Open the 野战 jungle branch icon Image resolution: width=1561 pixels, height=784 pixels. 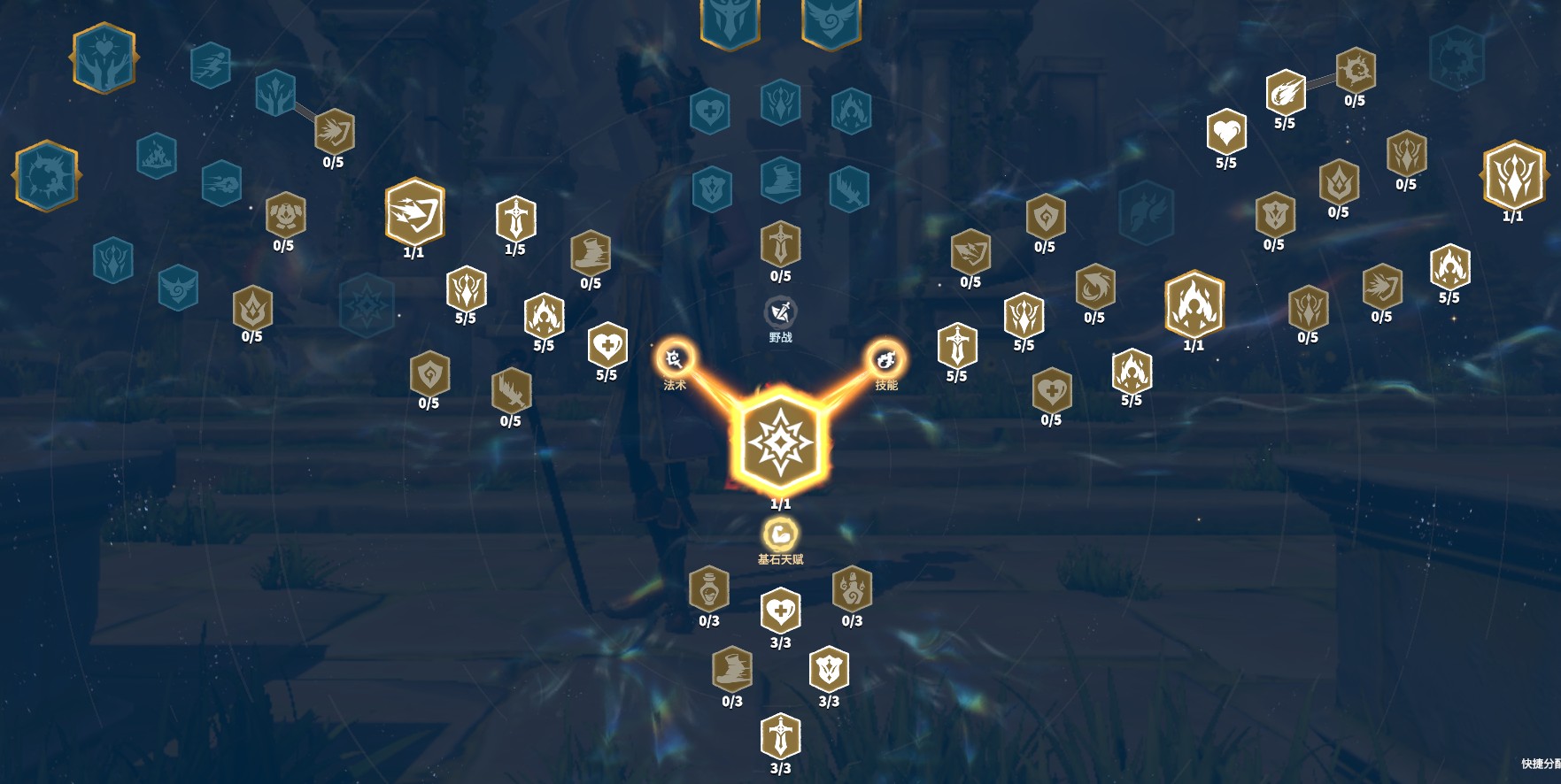[x=778, y=311]
